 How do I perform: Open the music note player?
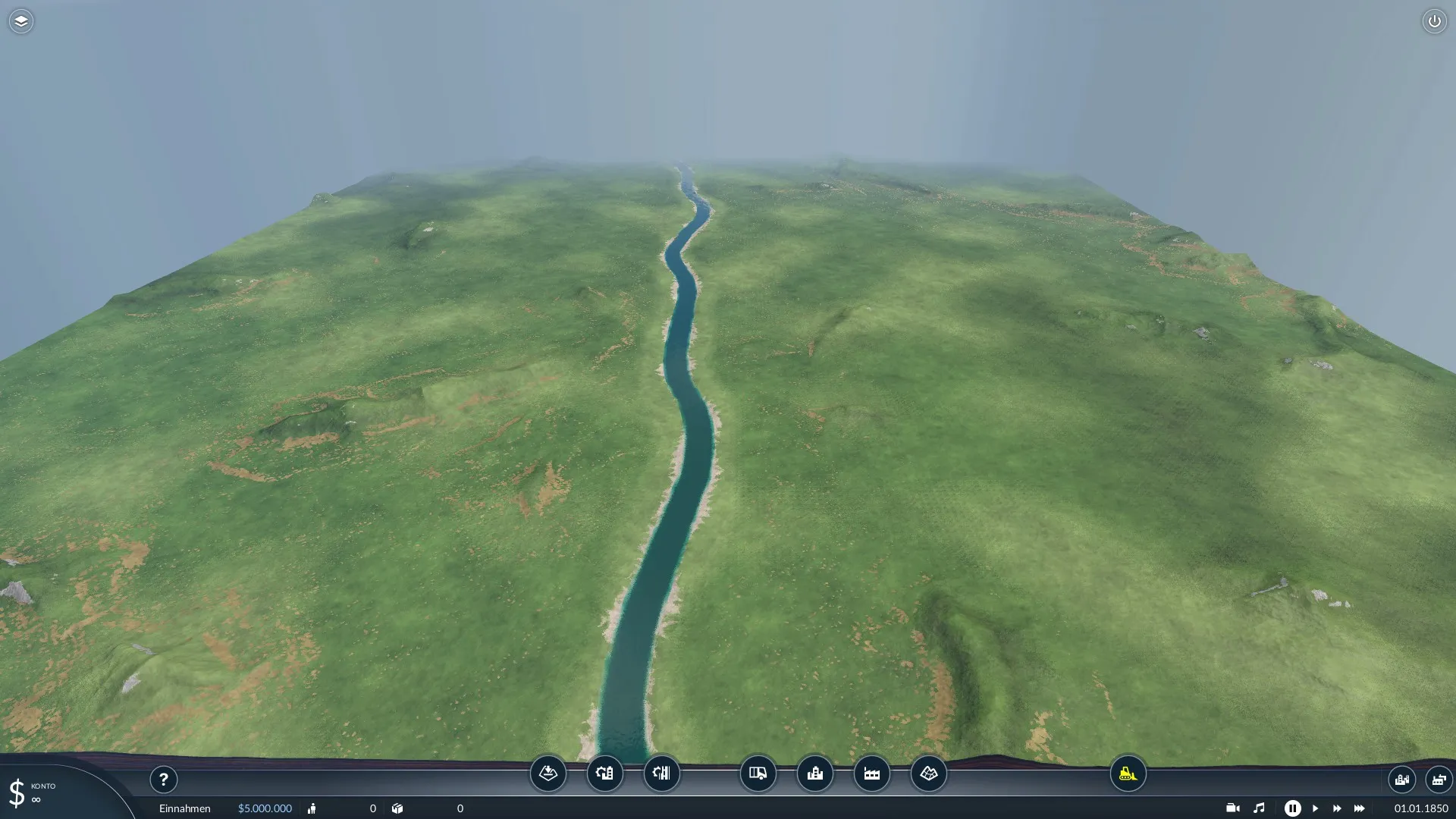click(1259, 808)
